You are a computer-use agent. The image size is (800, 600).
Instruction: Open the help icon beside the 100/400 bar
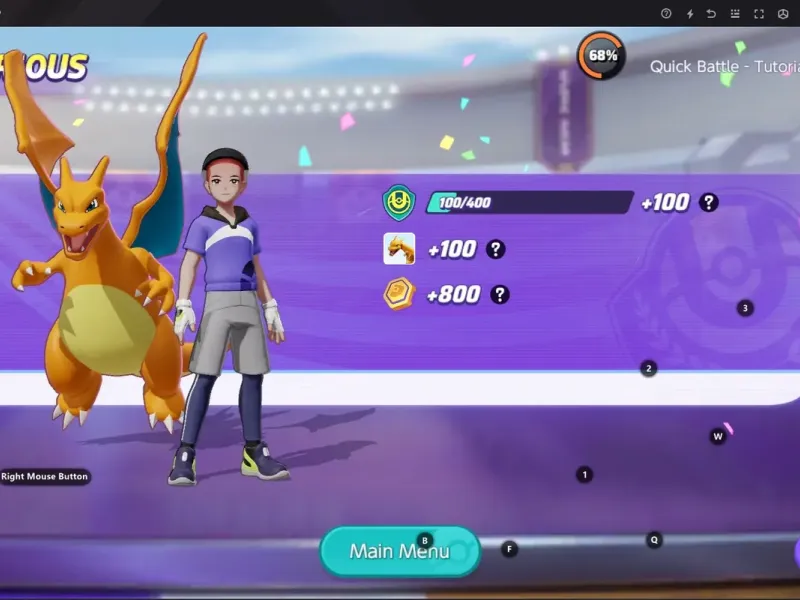pyautogui.click(x=709, y=202)
